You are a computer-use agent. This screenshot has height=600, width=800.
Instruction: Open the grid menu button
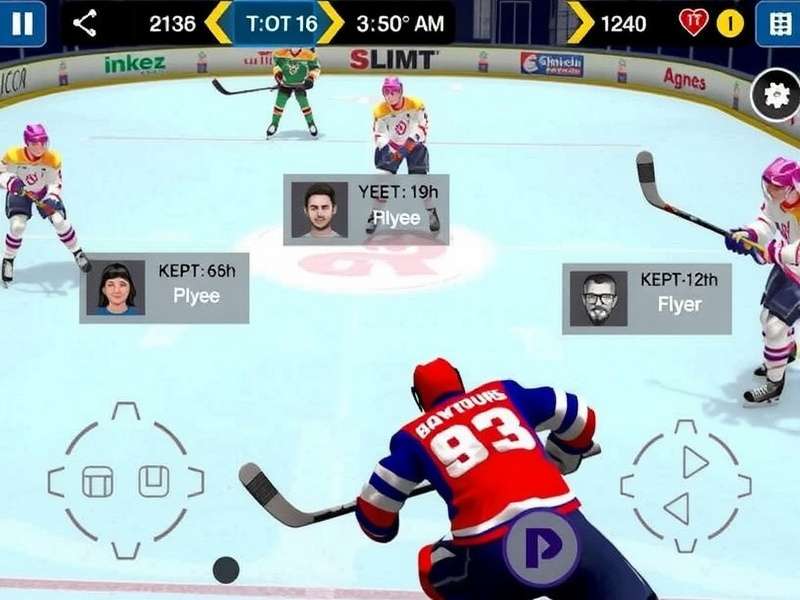[777, 23]
